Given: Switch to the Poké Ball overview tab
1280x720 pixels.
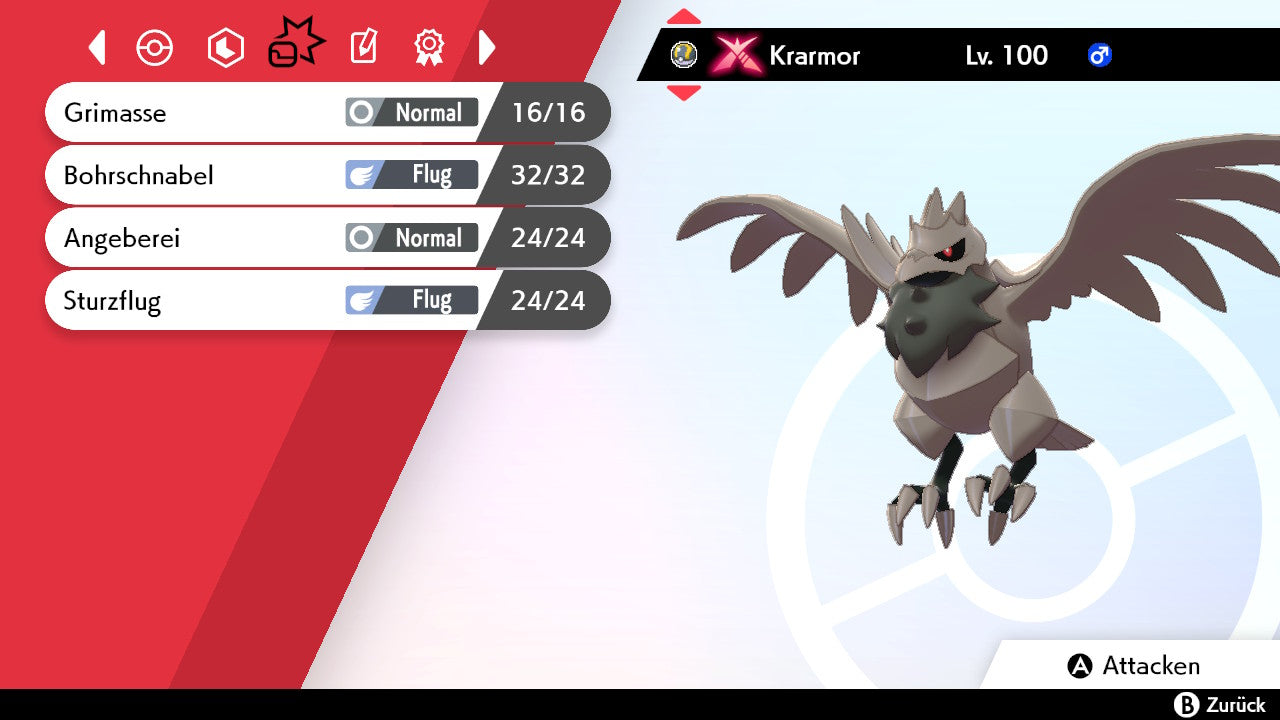Looking at the screenshot, I should (155, 48).
